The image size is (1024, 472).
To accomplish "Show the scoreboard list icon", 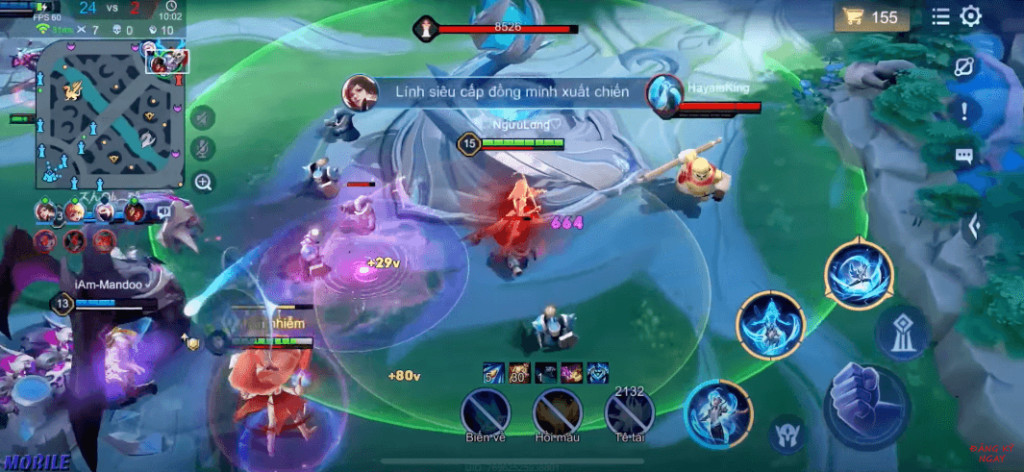I will [941, 16].
